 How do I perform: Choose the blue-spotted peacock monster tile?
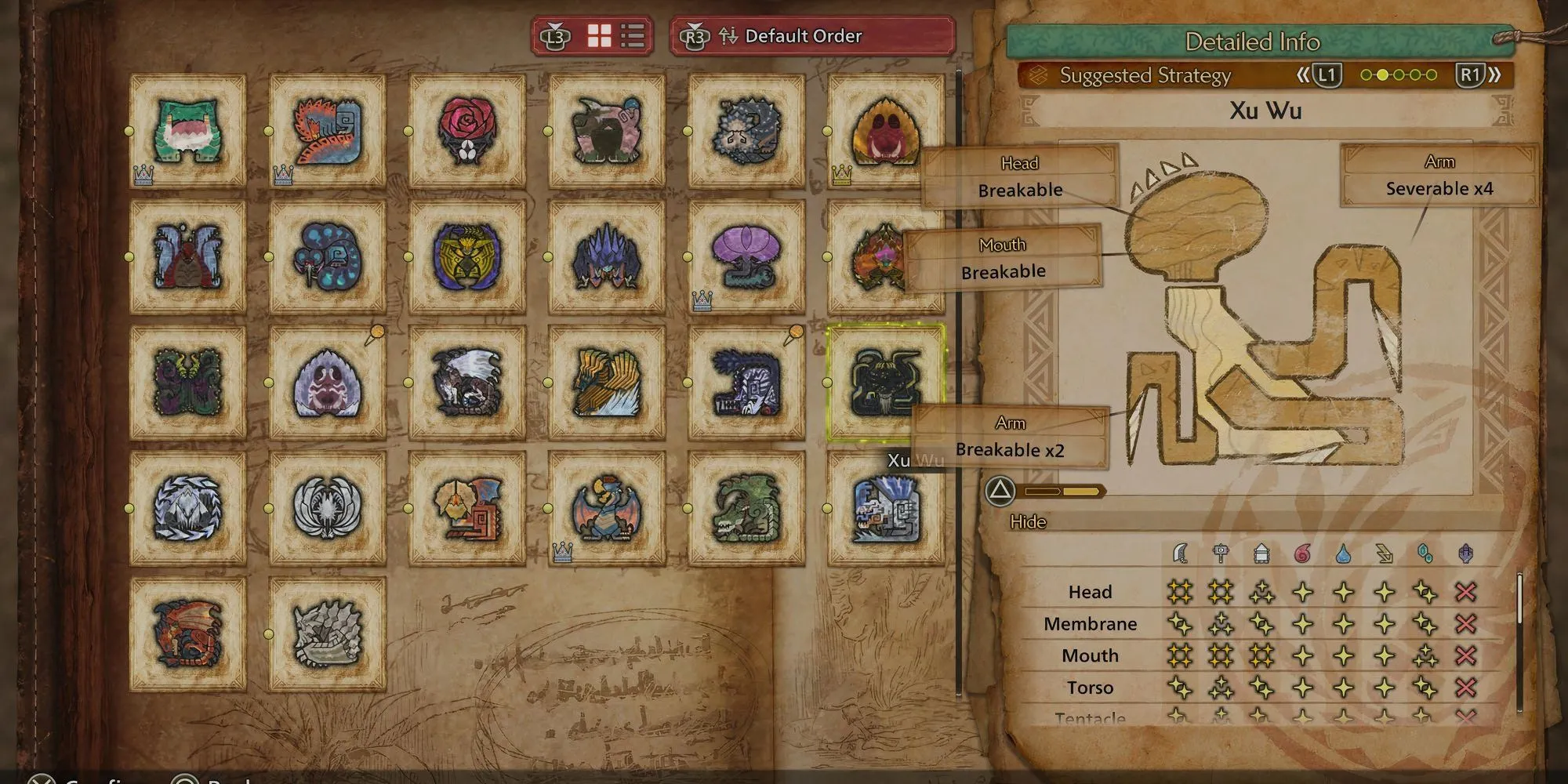(x=328, y=256)
